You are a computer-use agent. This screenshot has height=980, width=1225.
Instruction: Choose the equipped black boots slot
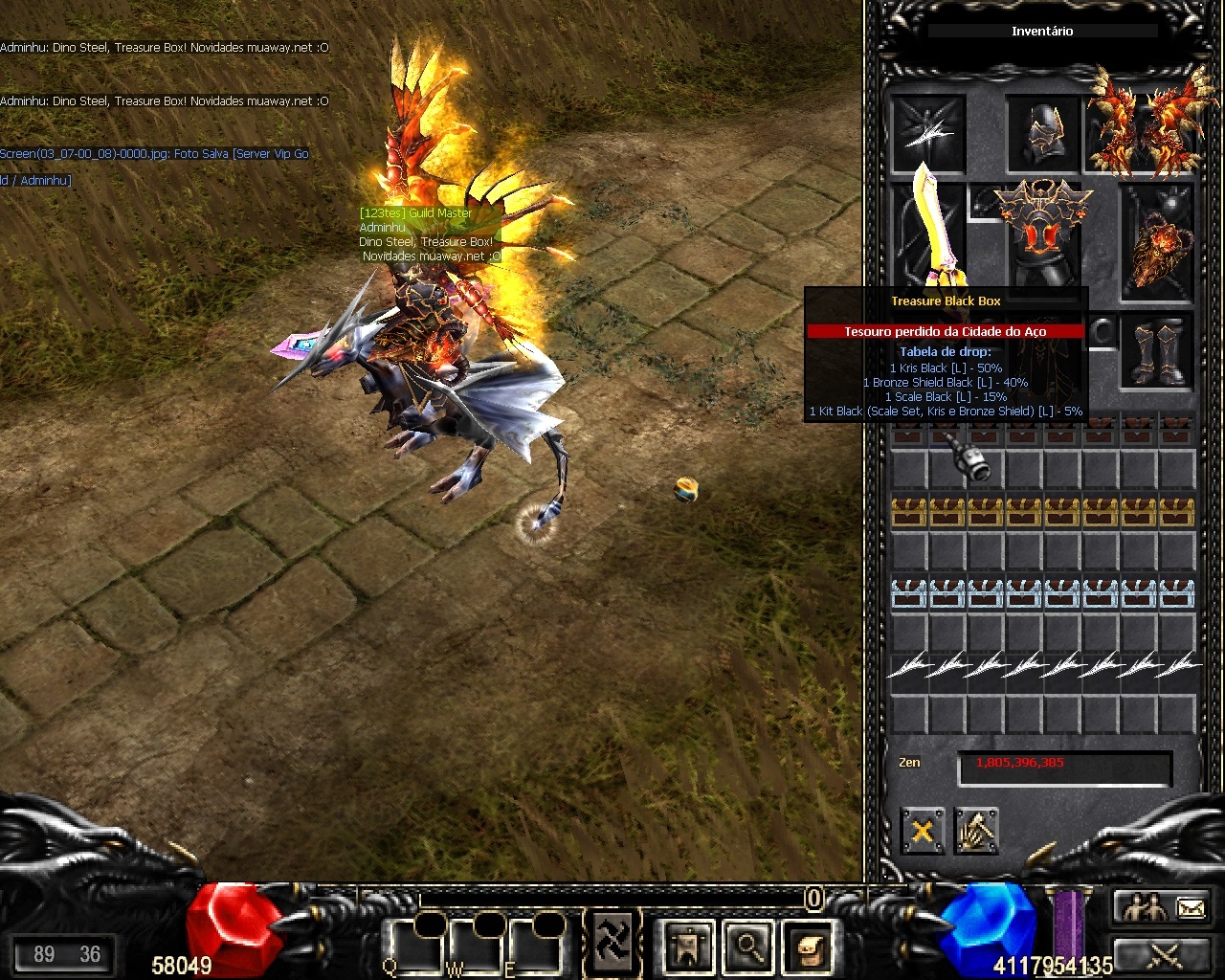point(1157,351)
